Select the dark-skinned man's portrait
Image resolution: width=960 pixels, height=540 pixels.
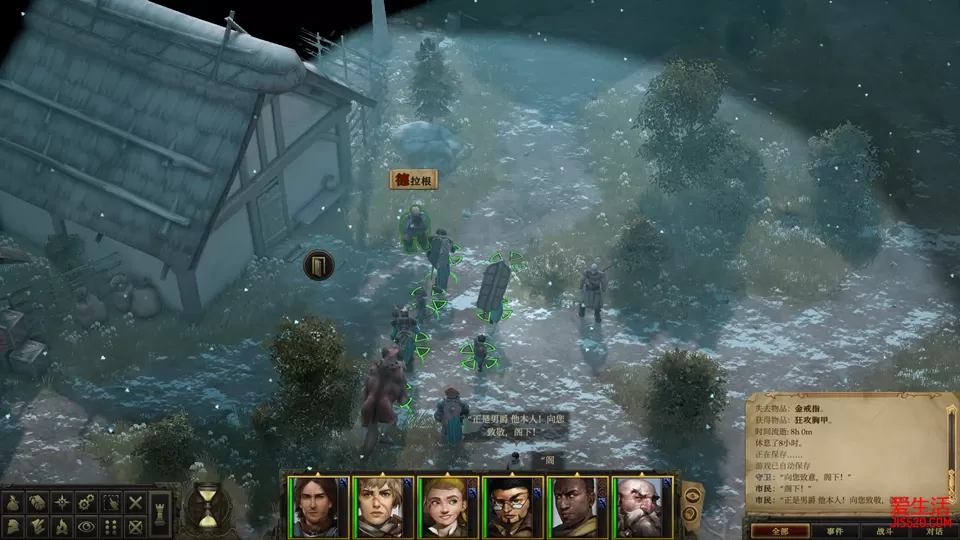click(573, 506)
